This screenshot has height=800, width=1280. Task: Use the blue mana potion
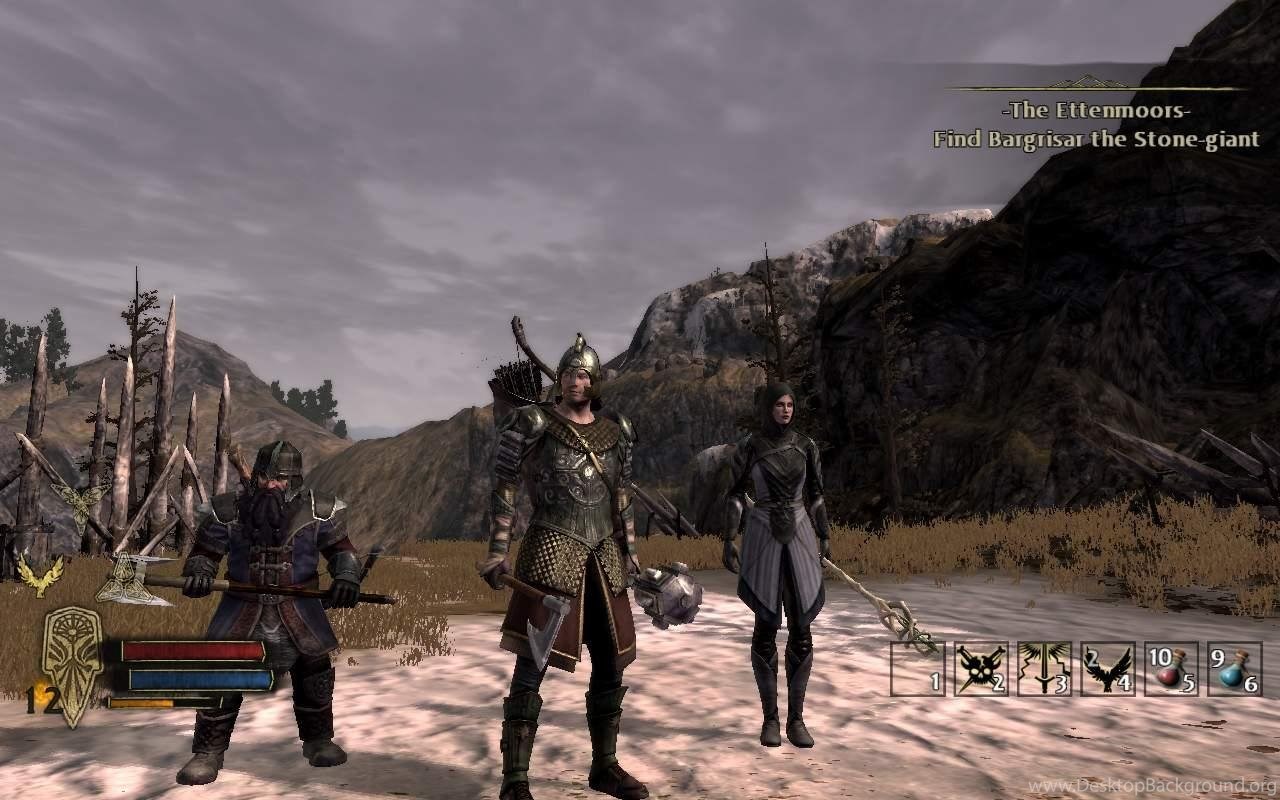tap(1233, 668)
